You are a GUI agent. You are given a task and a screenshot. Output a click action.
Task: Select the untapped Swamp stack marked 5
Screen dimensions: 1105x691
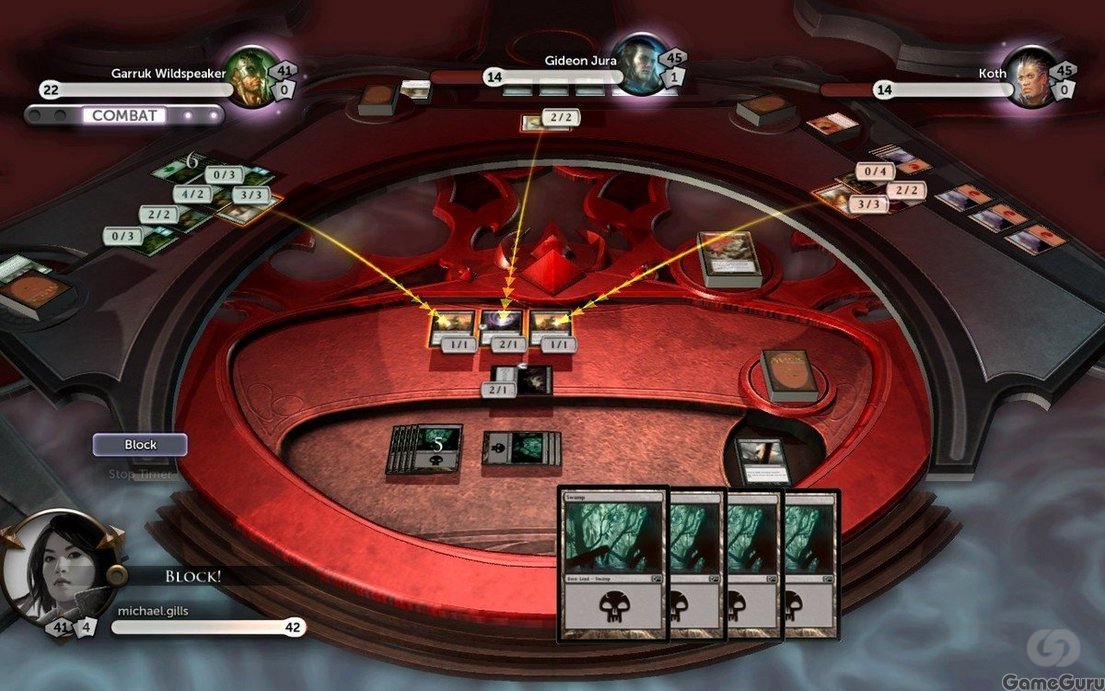point(426,447)
